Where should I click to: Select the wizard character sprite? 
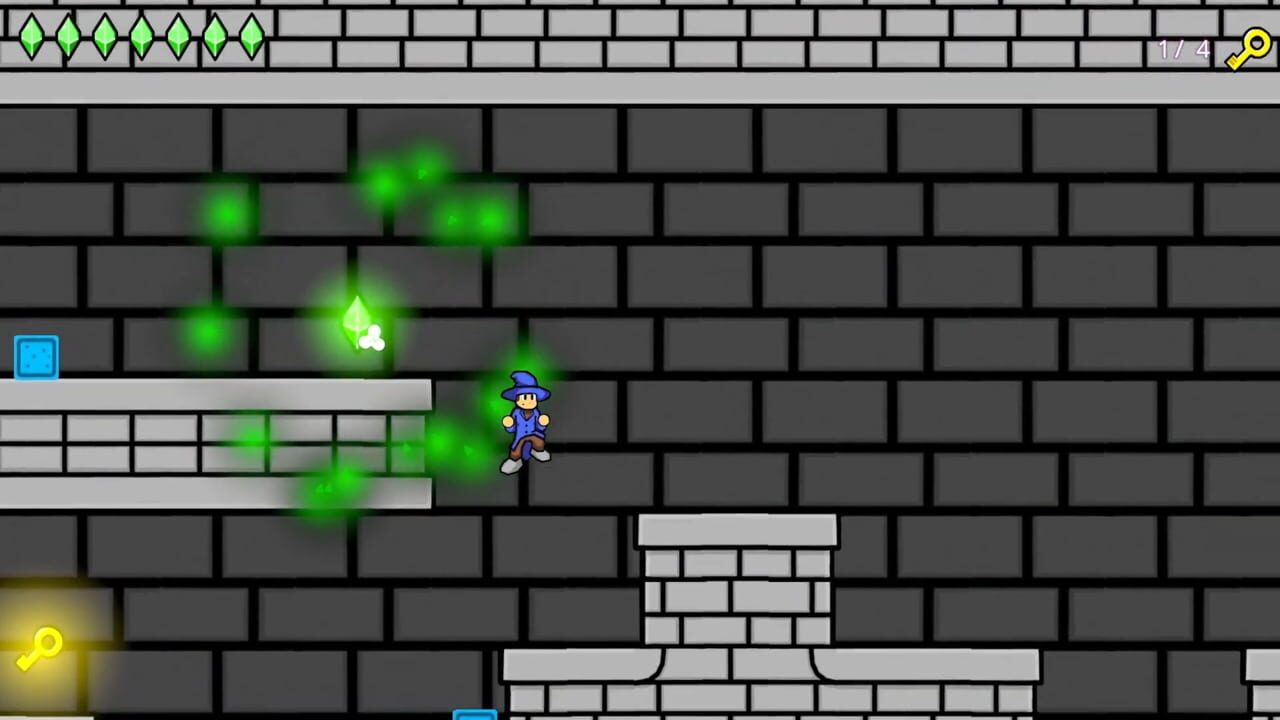pyautogui.click(x=525, y=420)
